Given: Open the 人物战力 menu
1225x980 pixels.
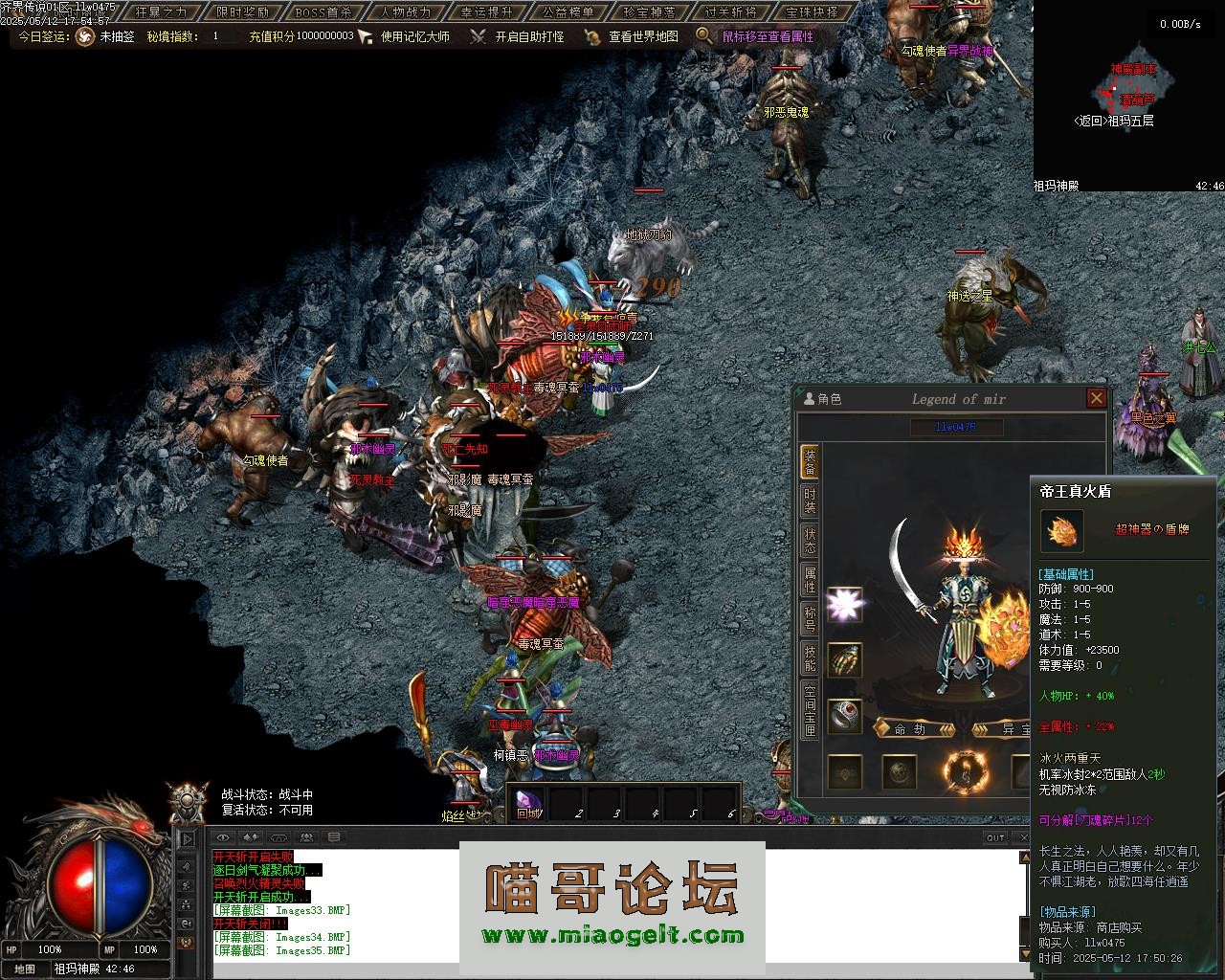Looking at the screenshot, I should point(405,12).
